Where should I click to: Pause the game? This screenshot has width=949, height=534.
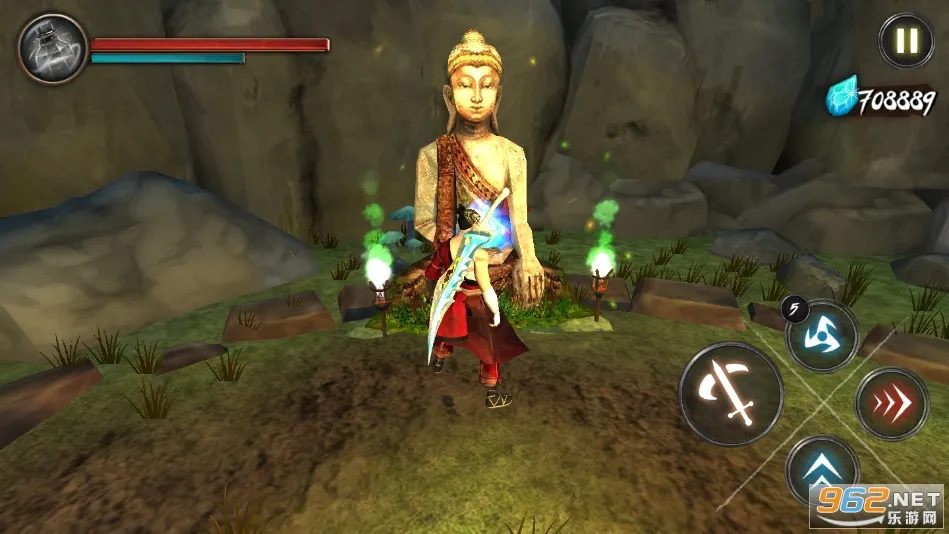[905, 41]
